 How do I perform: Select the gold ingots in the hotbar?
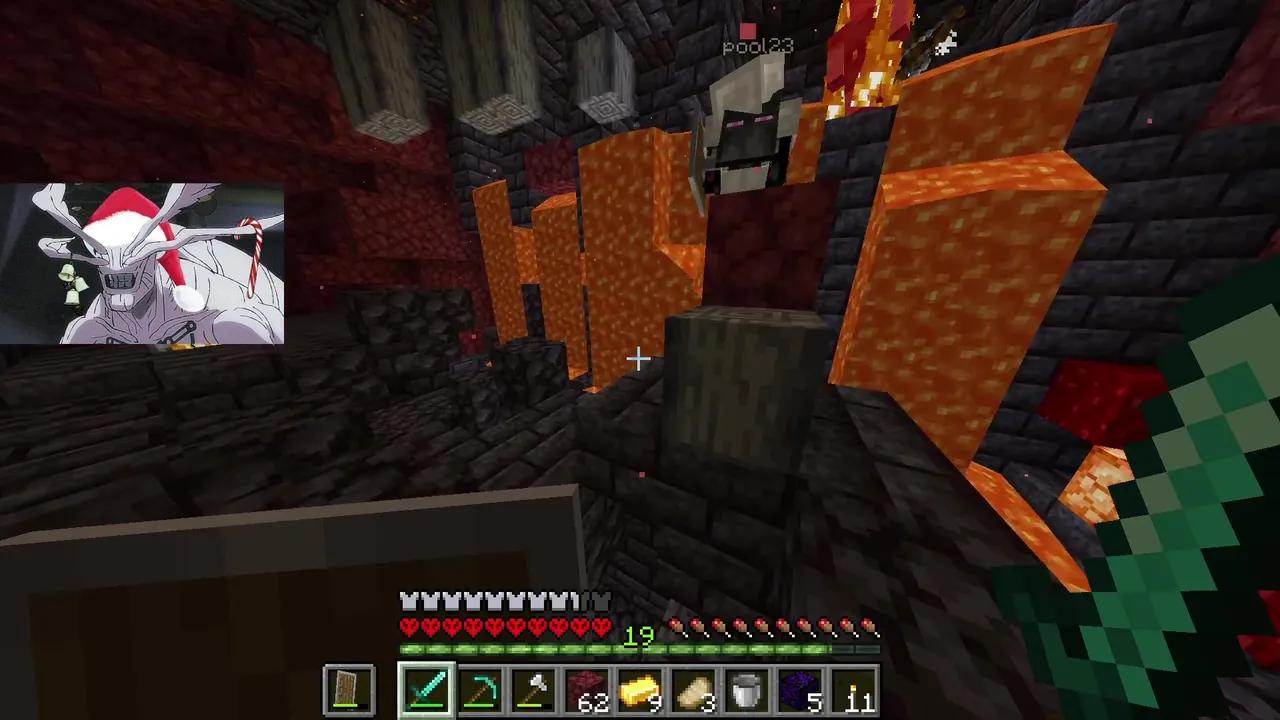(642, 688)
